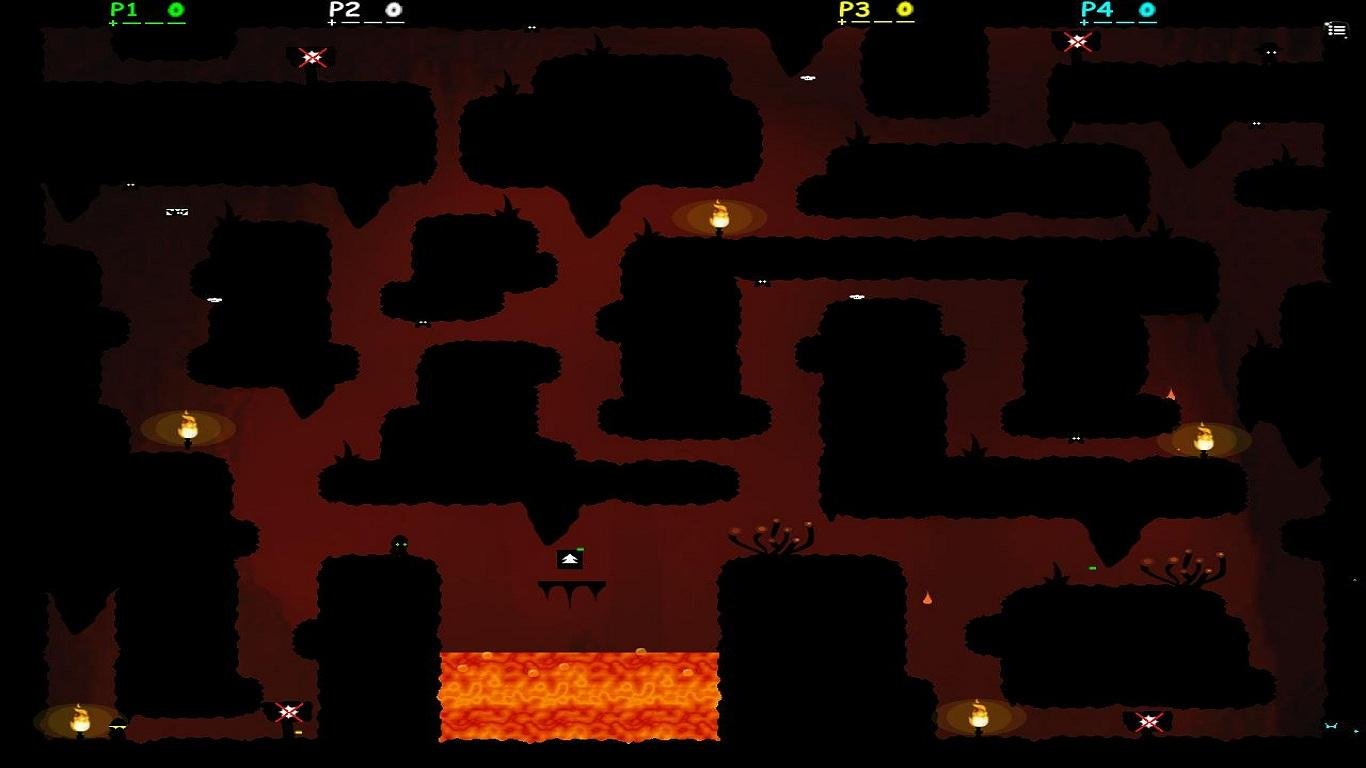Open the list menu icon
The width and height of the screenshot is (1366, 768).
[x=1336, y=30]
